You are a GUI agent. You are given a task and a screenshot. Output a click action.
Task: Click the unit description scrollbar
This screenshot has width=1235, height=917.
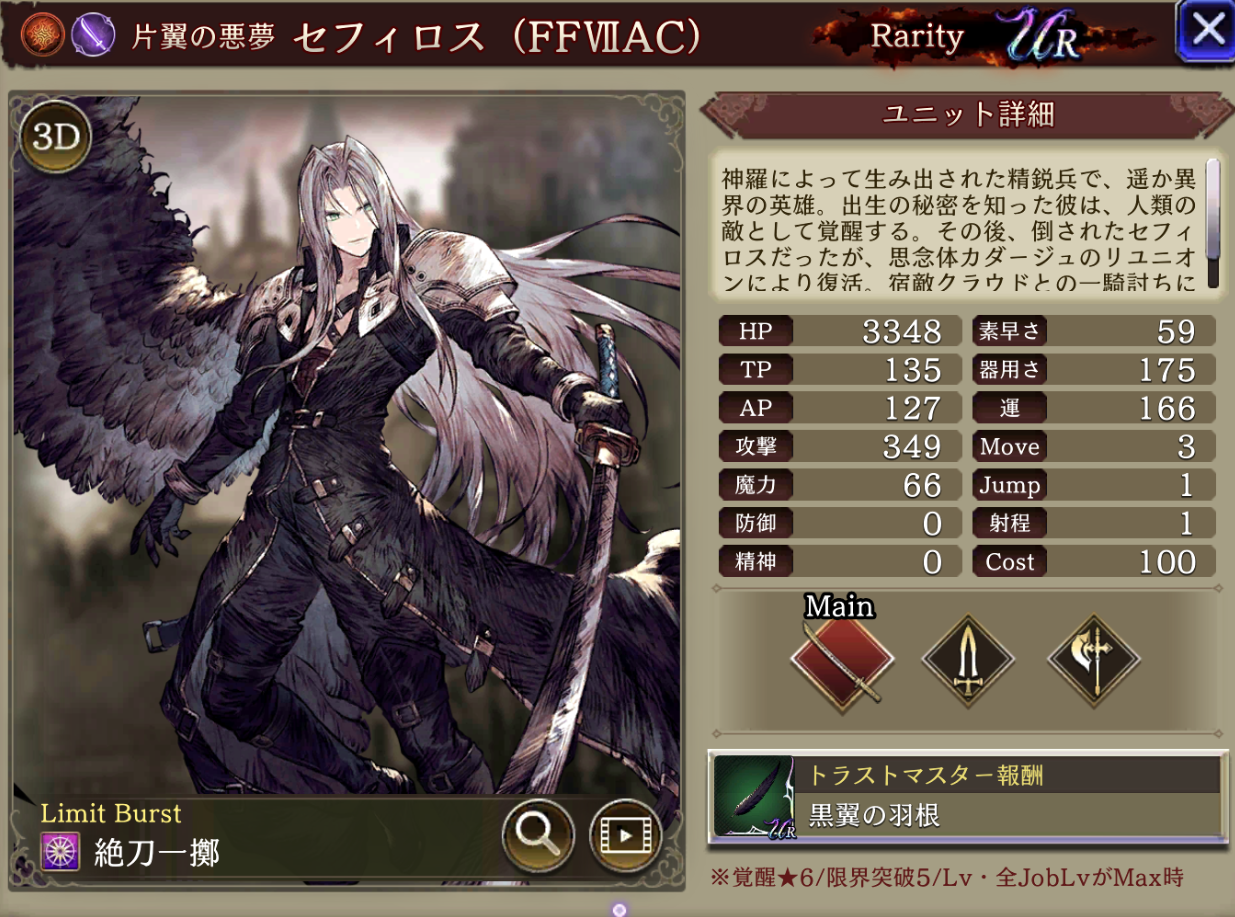(1213, 222)
